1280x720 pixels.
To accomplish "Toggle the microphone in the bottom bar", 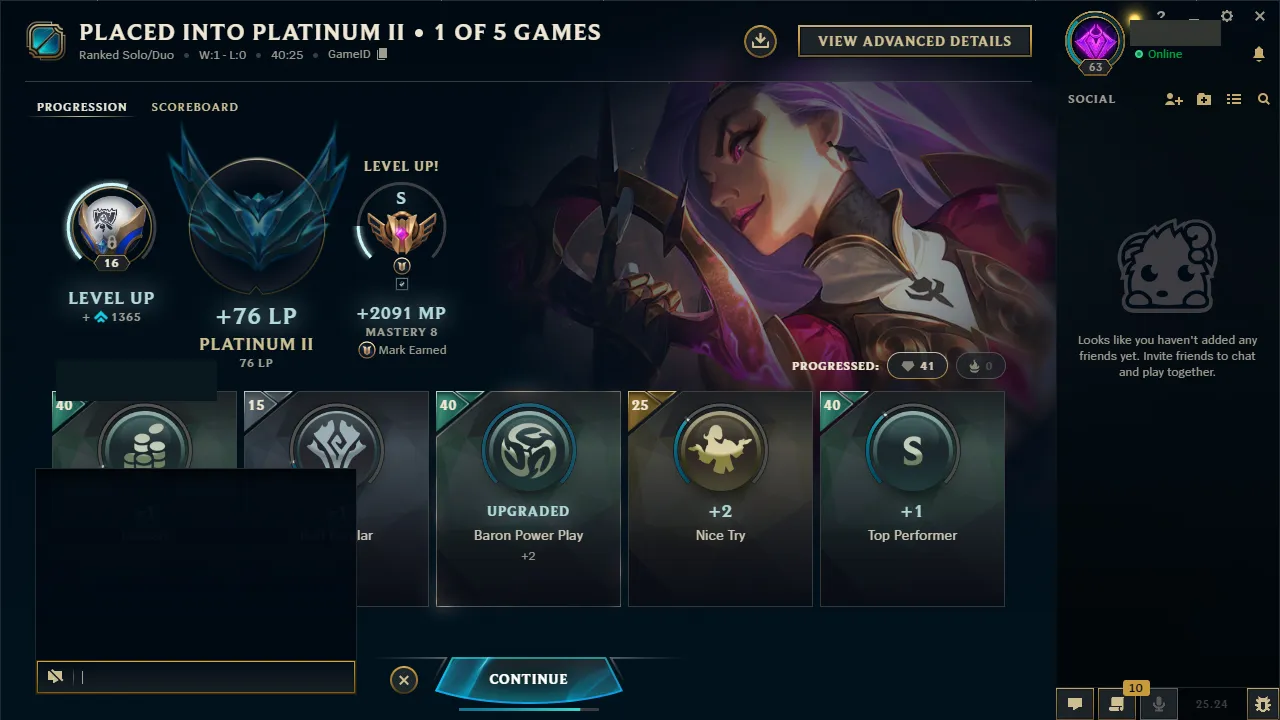I will click(x=1159, y=703).
